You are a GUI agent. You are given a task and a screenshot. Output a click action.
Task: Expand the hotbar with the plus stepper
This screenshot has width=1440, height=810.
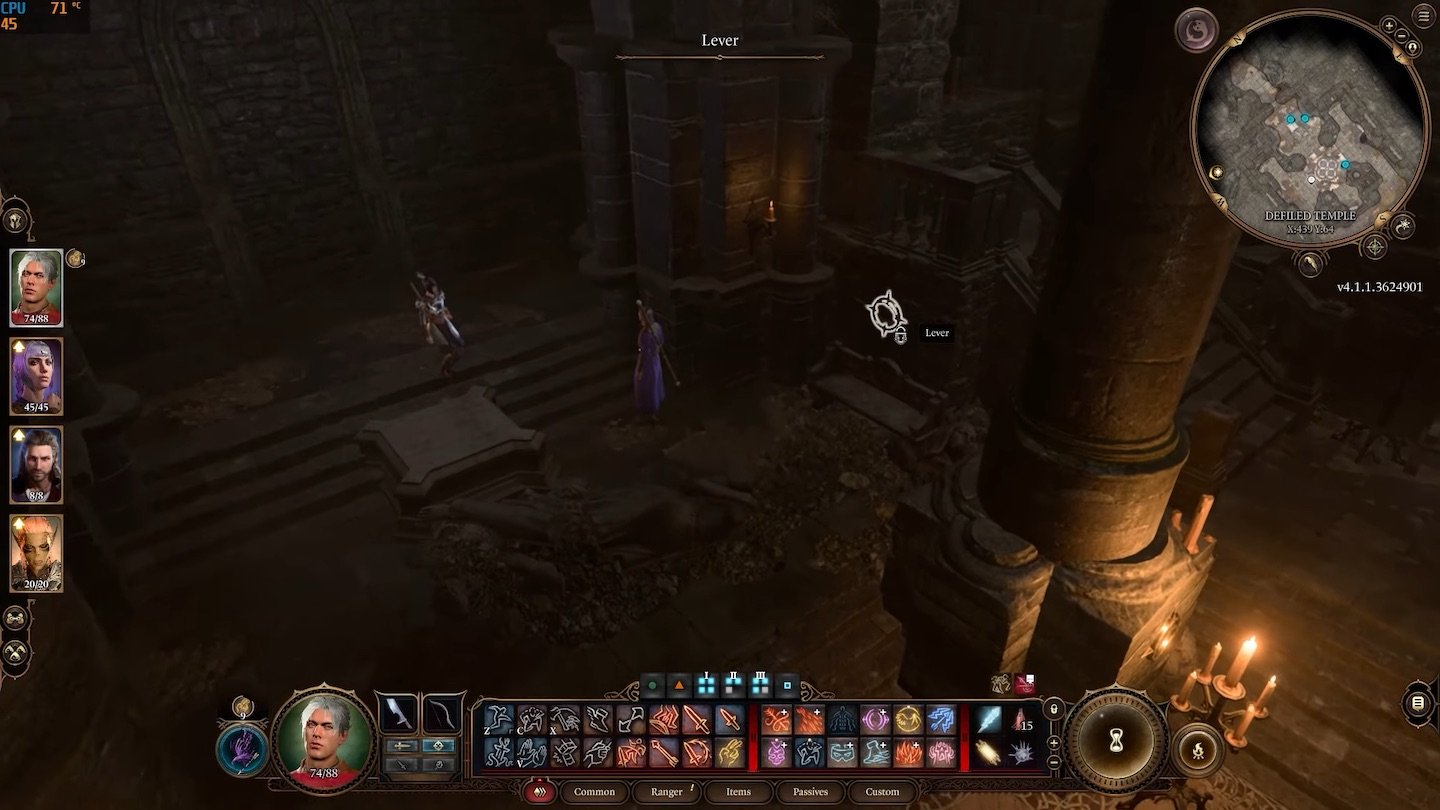pos(1053,743)
